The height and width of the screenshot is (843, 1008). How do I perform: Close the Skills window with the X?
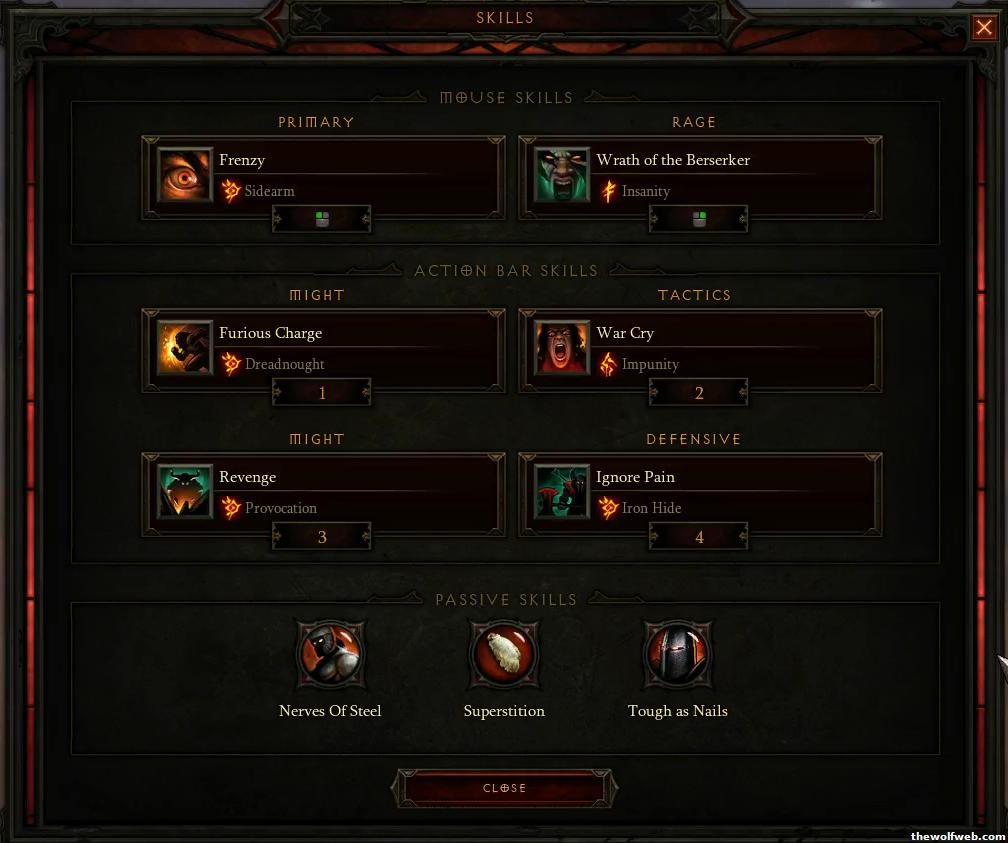(x=983, y=28)
